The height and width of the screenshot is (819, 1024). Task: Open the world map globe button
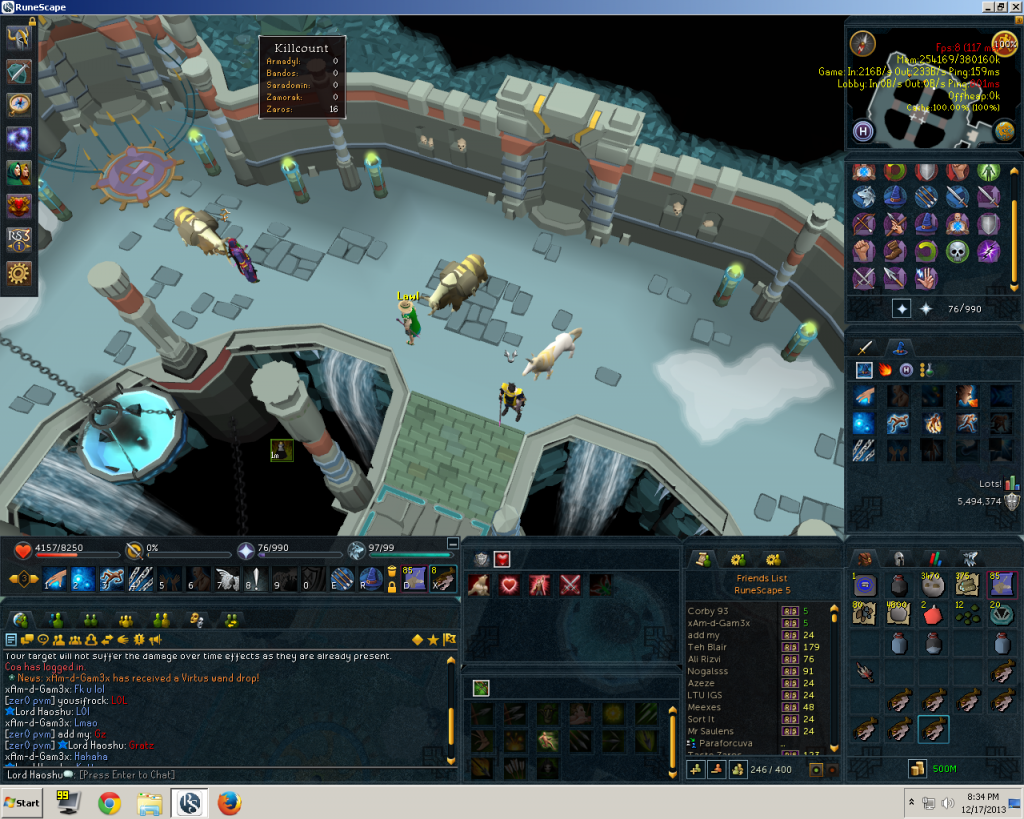pyautogui.click(x=1005, y=131)
